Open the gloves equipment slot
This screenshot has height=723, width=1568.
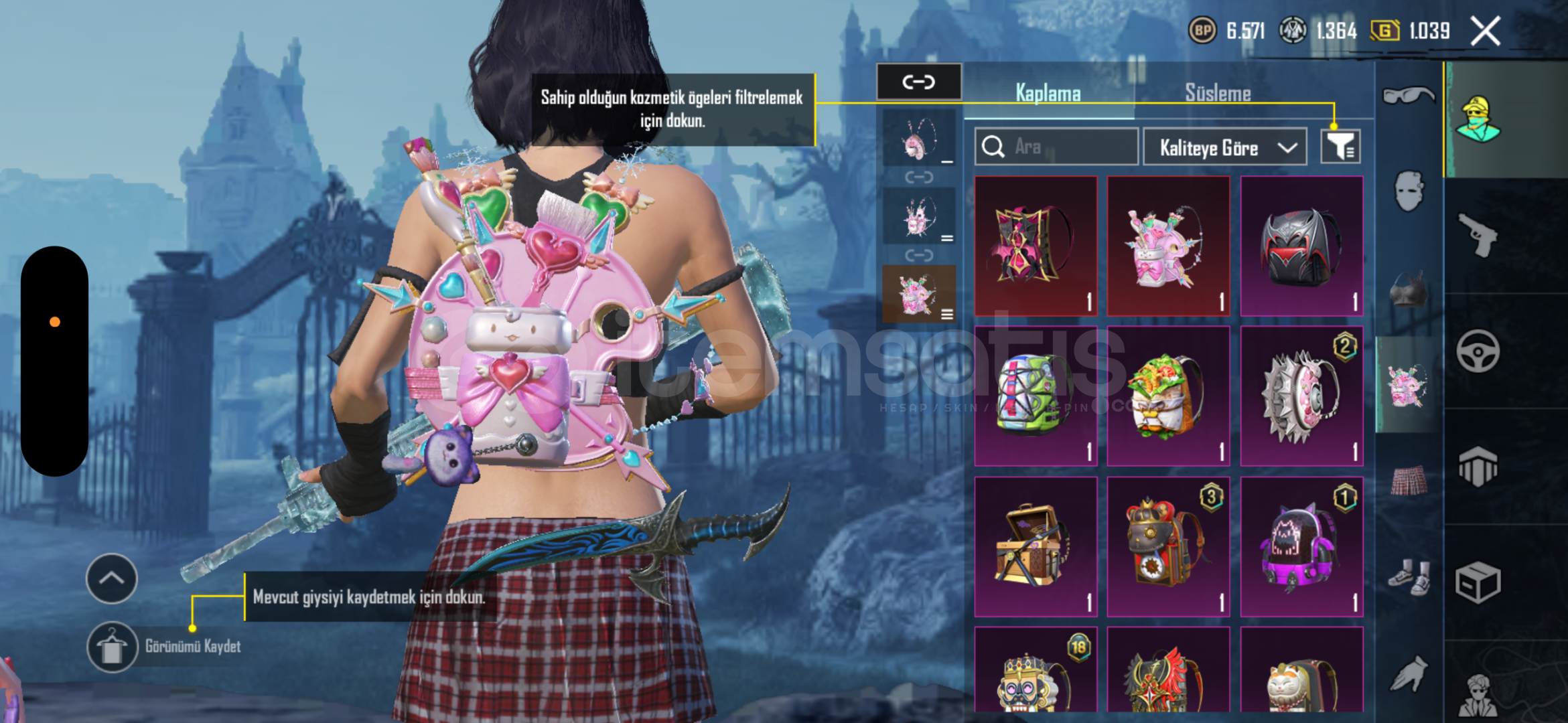pyautogui.click(x=1409, y=673)
